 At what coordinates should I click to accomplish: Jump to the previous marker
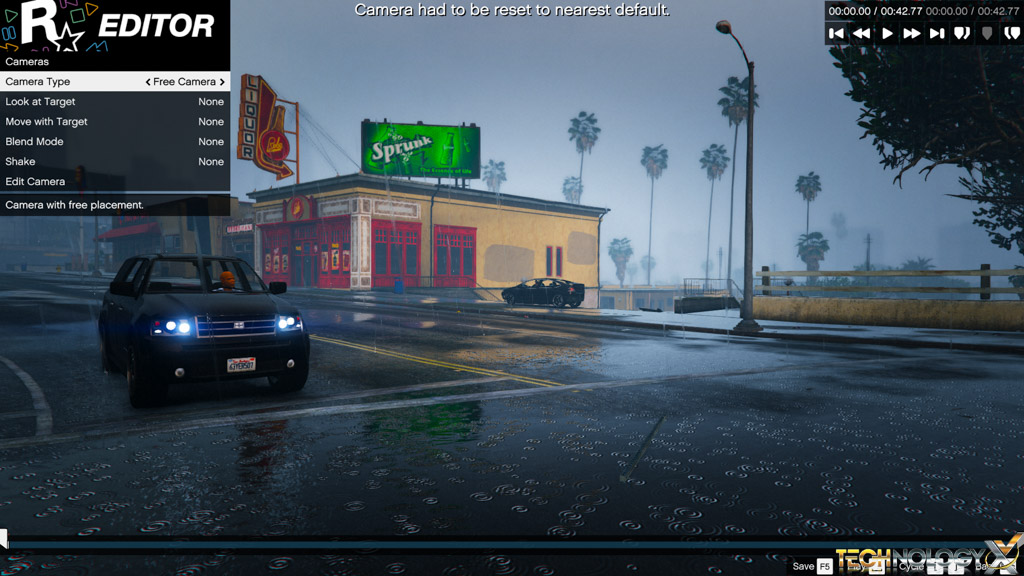coord(962,33)
